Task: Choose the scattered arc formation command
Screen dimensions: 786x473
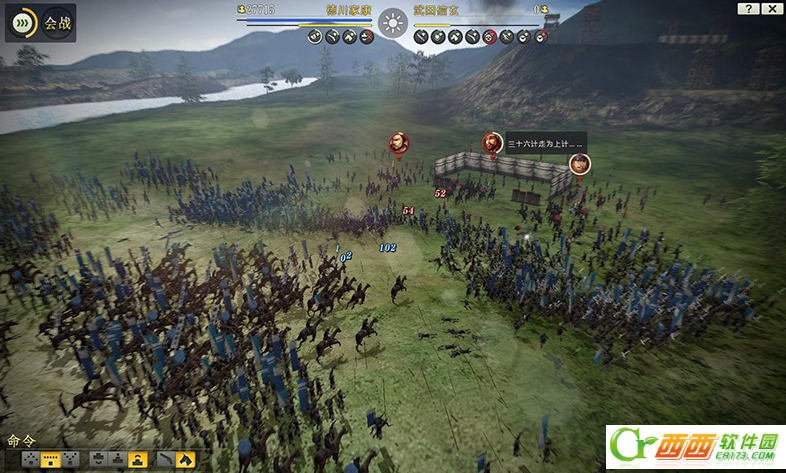Action: [31, 459]
